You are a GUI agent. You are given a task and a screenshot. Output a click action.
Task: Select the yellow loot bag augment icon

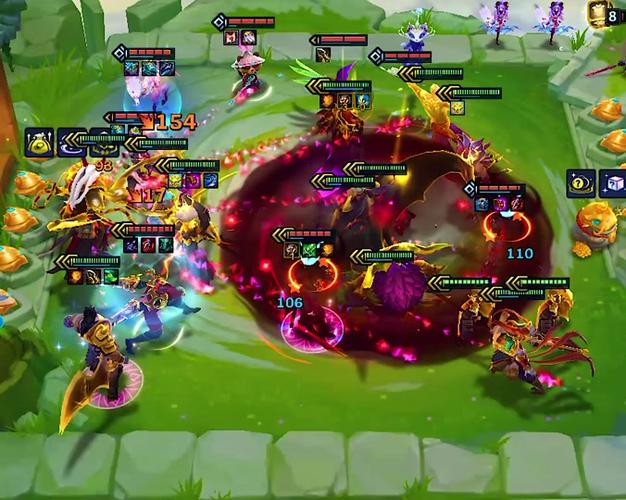coord(39,142)
